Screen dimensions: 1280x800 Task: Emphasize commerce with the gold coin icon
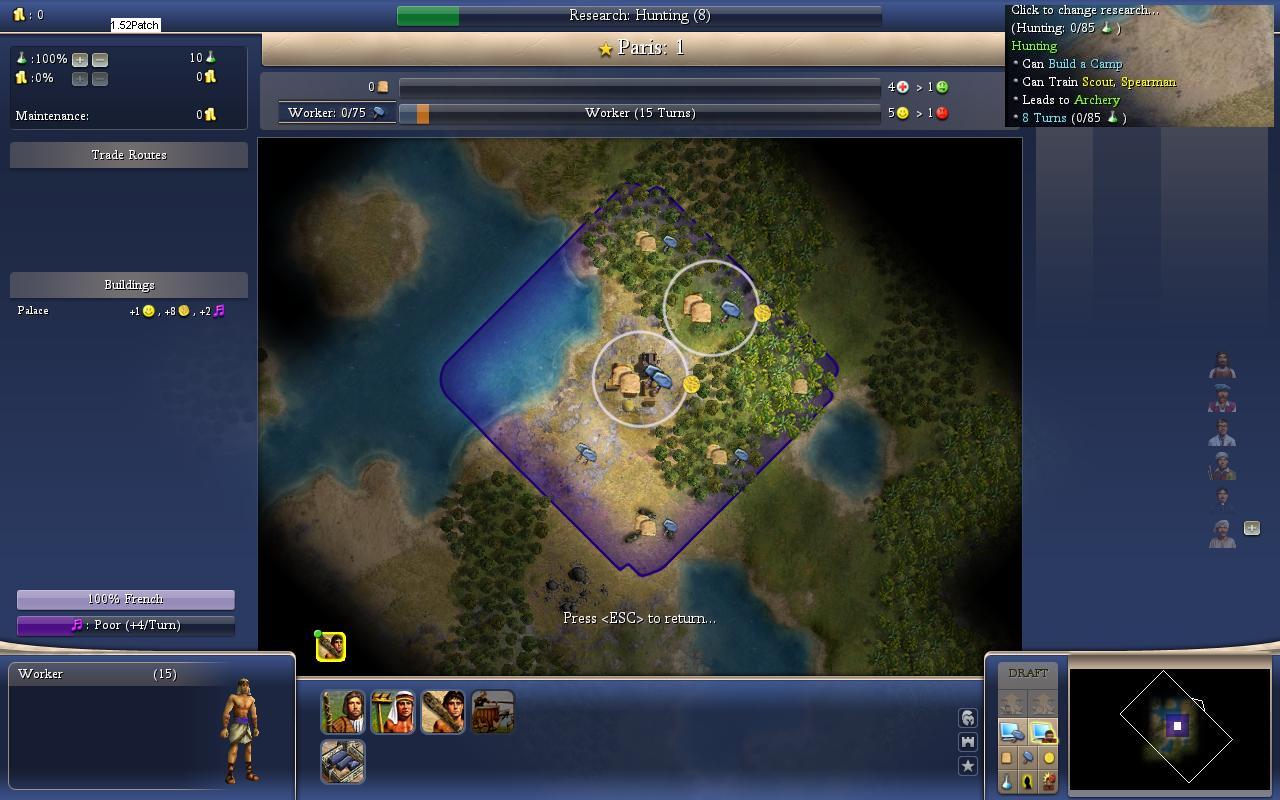[x=1048, y=758]
